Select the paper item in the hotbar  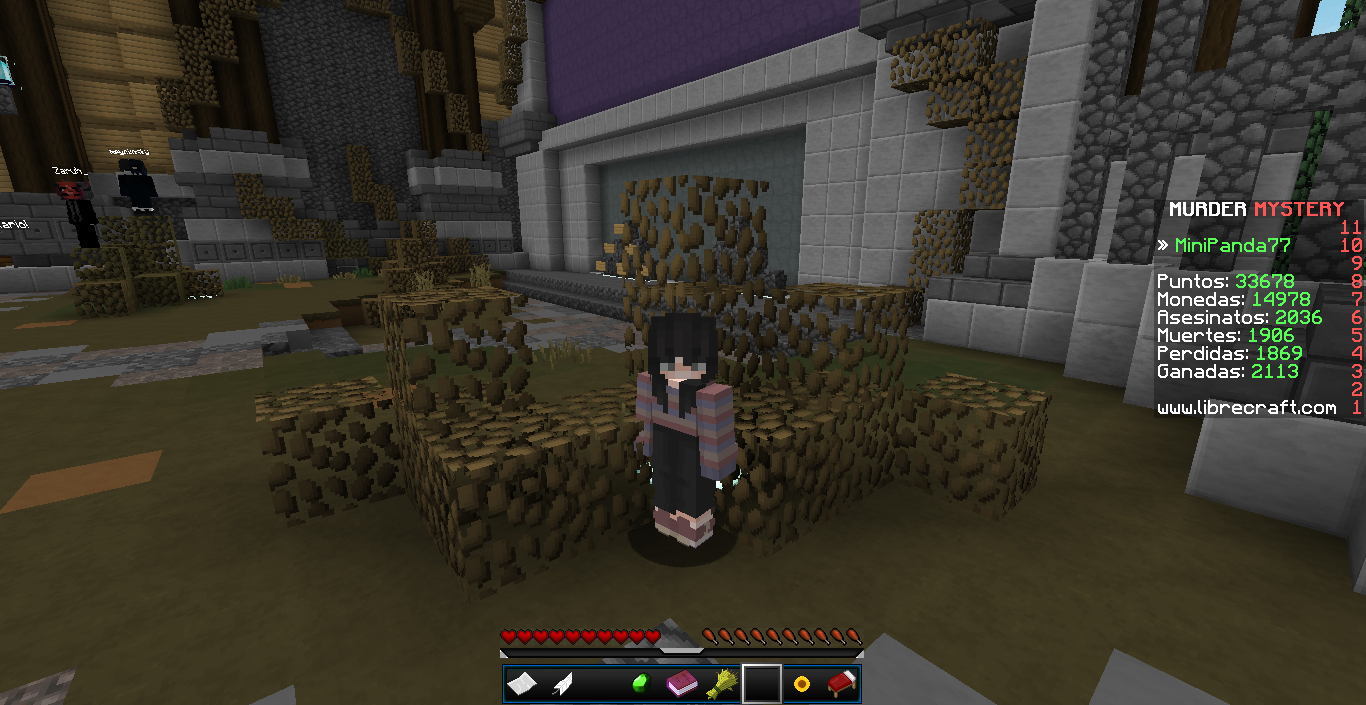tap(522, 684)
